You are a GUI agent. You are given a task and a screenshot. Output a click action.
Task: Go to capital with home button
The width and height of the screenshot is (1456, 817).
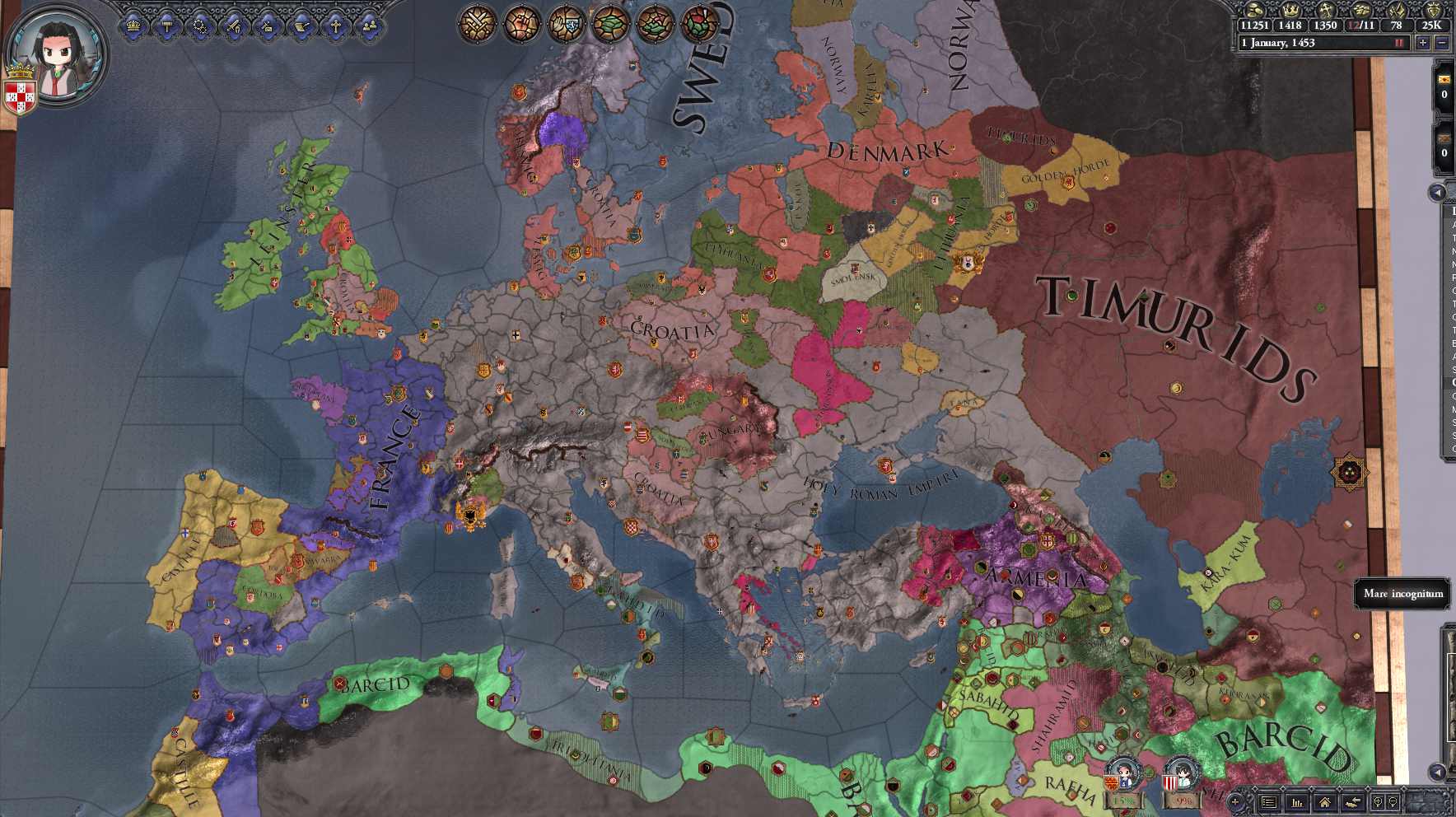click(x=1324, y=802)
